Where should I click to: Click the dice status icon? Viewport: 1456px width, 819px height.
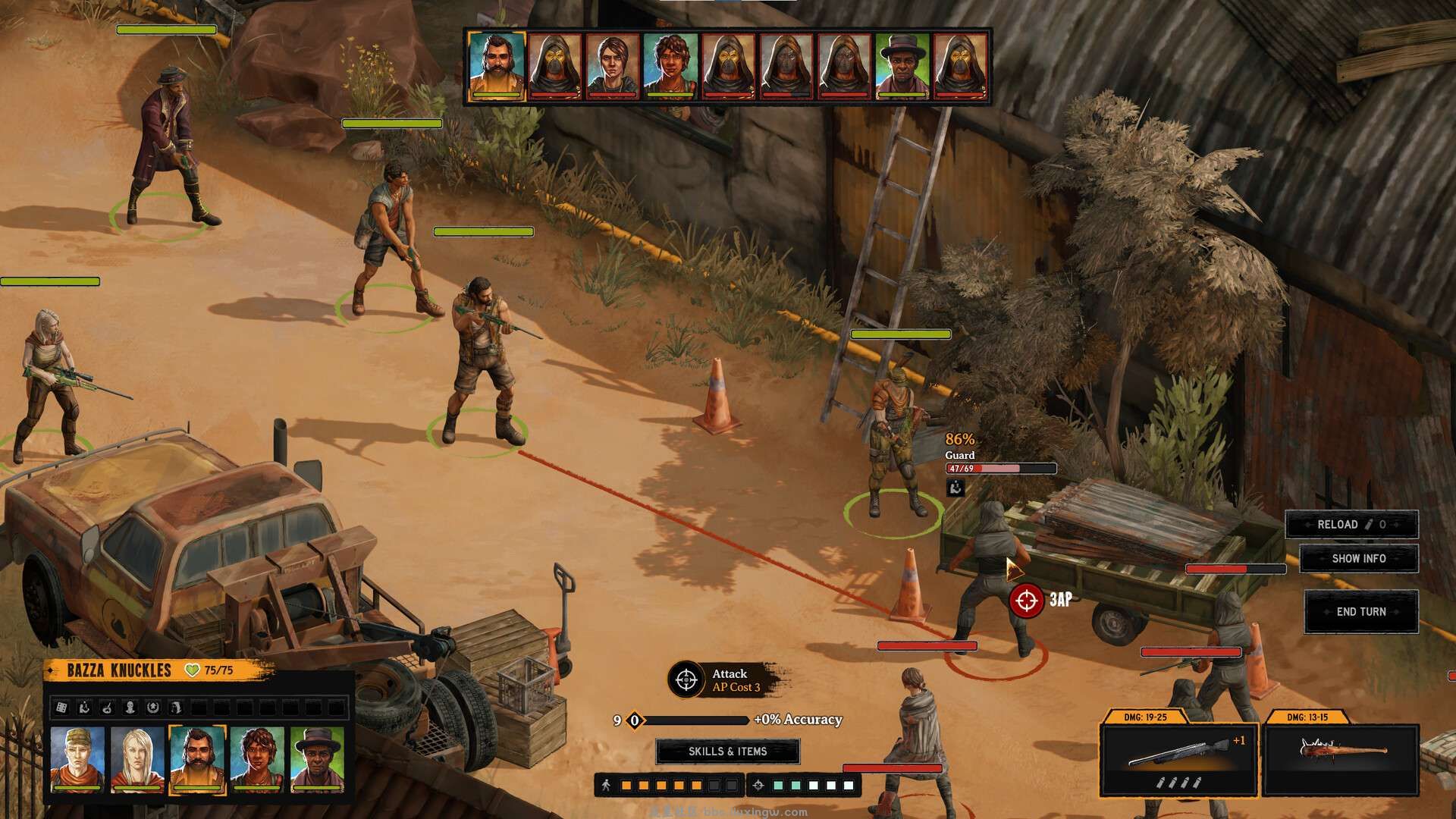61,708
